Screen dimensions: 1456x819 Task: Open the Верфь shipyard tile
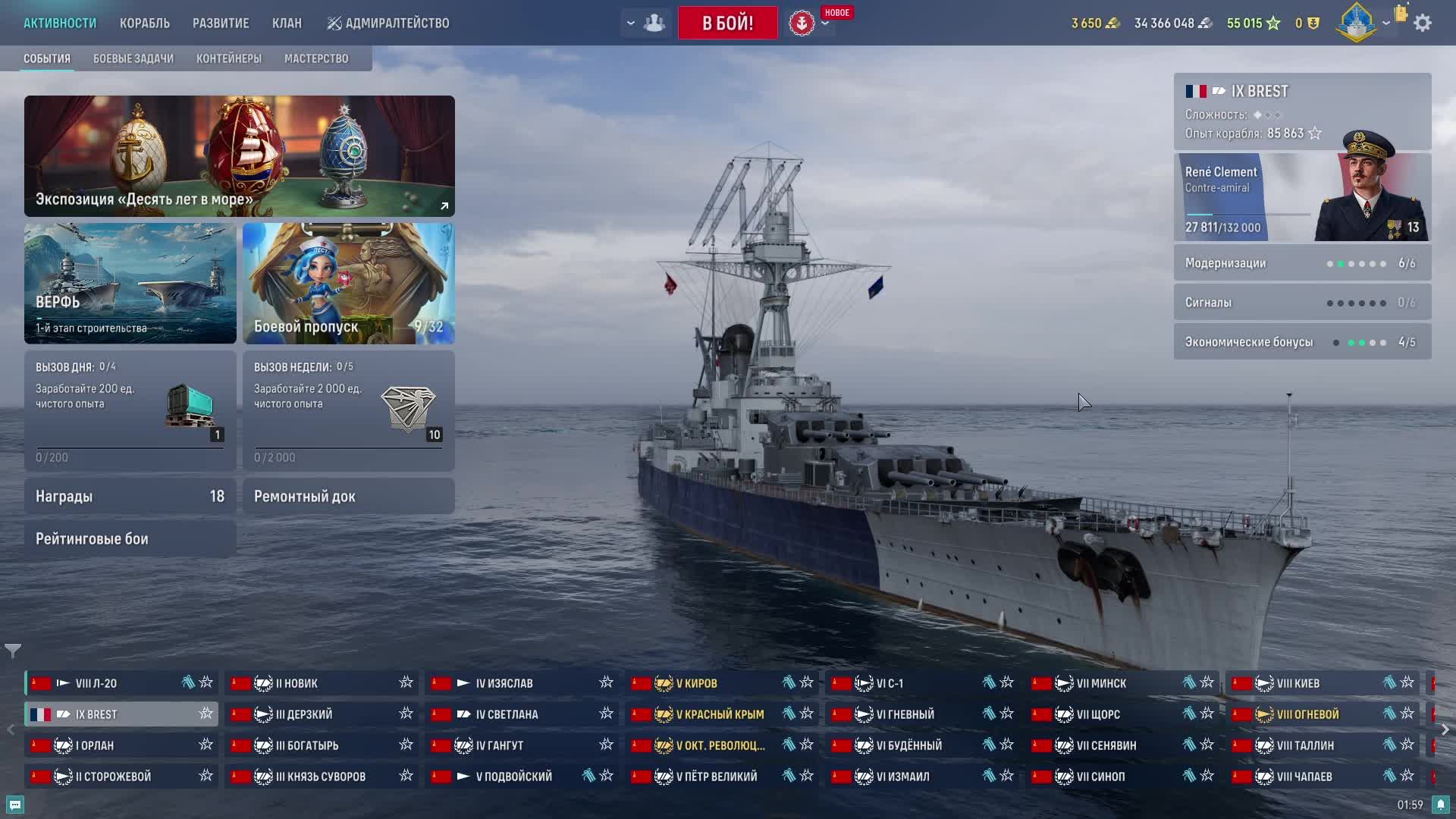click(130, 283)
